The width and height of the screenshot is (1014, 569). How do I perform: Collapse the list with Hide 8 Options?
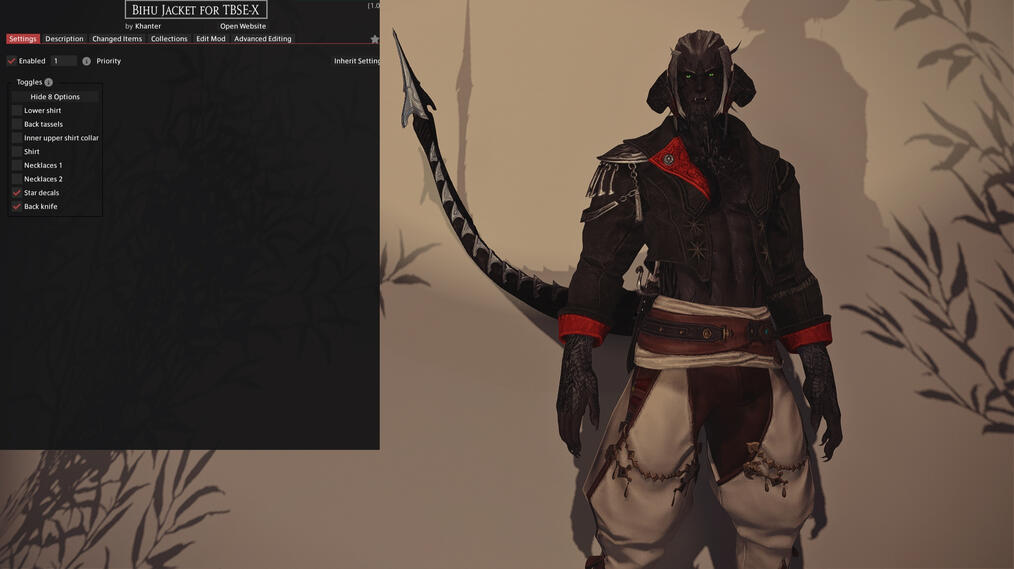tap(55, 97)
